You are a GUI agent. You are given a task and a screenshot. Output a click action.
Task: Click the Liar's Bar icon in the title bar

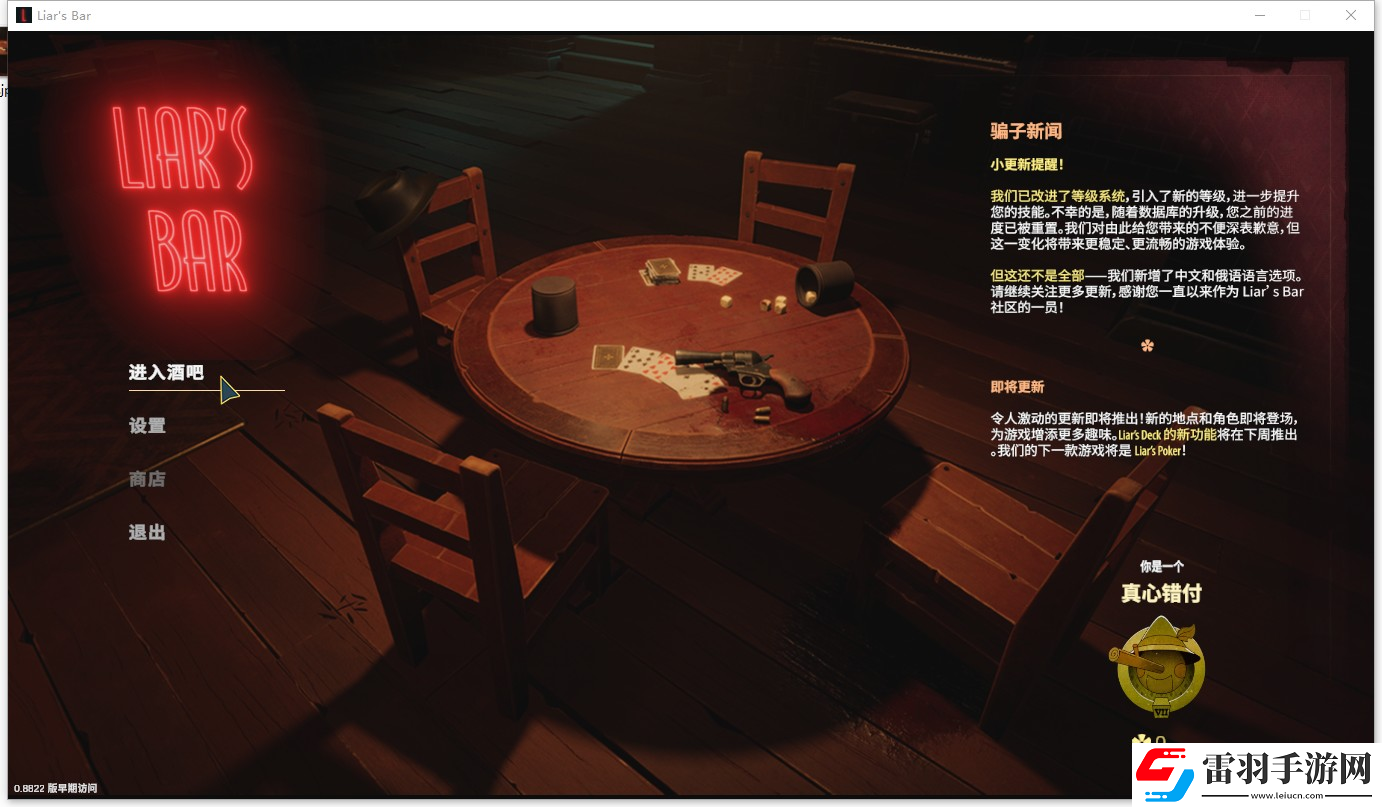pyautogui.click(x=22, y=15)
